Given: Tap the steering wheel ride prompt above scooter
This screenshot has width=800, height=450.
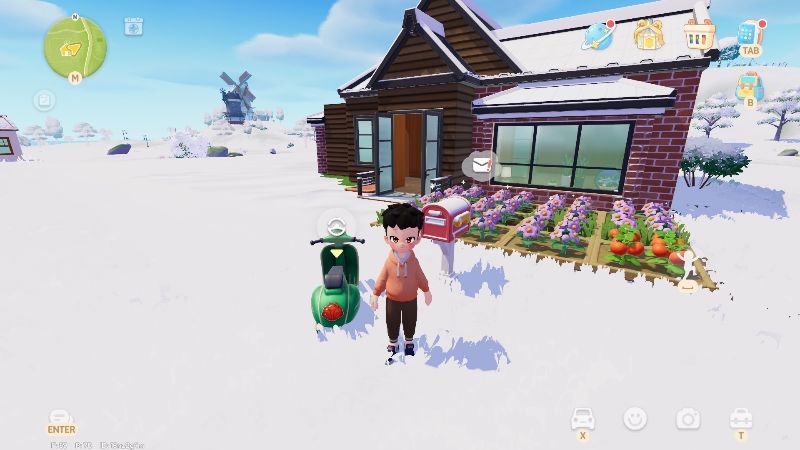Looking at the screenshot, I should pyautogui.click(x=335, y=226).
